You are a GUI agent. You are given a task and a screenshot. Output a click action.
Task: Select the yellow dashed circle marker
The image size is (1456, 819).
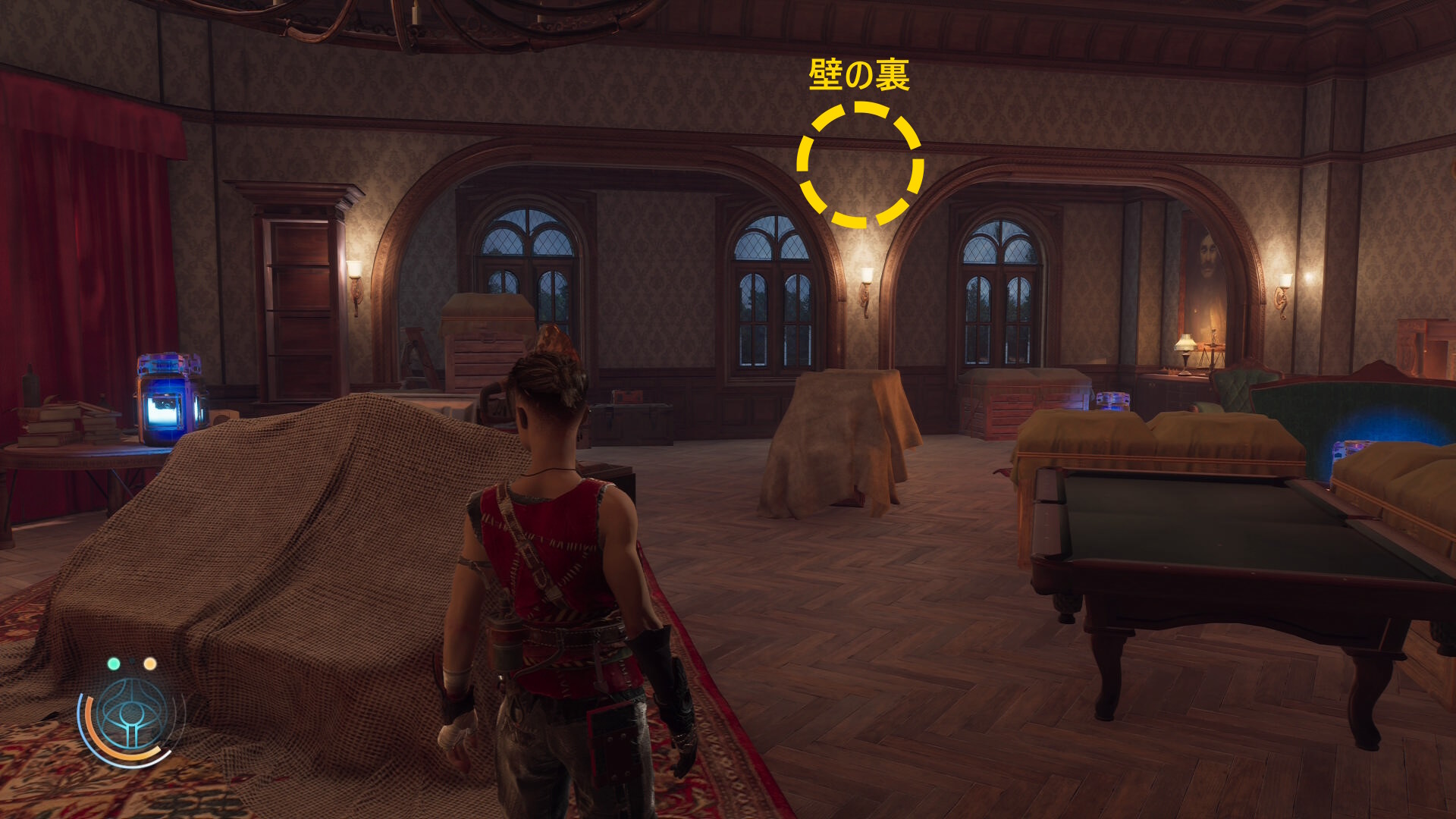click(860, 165)
